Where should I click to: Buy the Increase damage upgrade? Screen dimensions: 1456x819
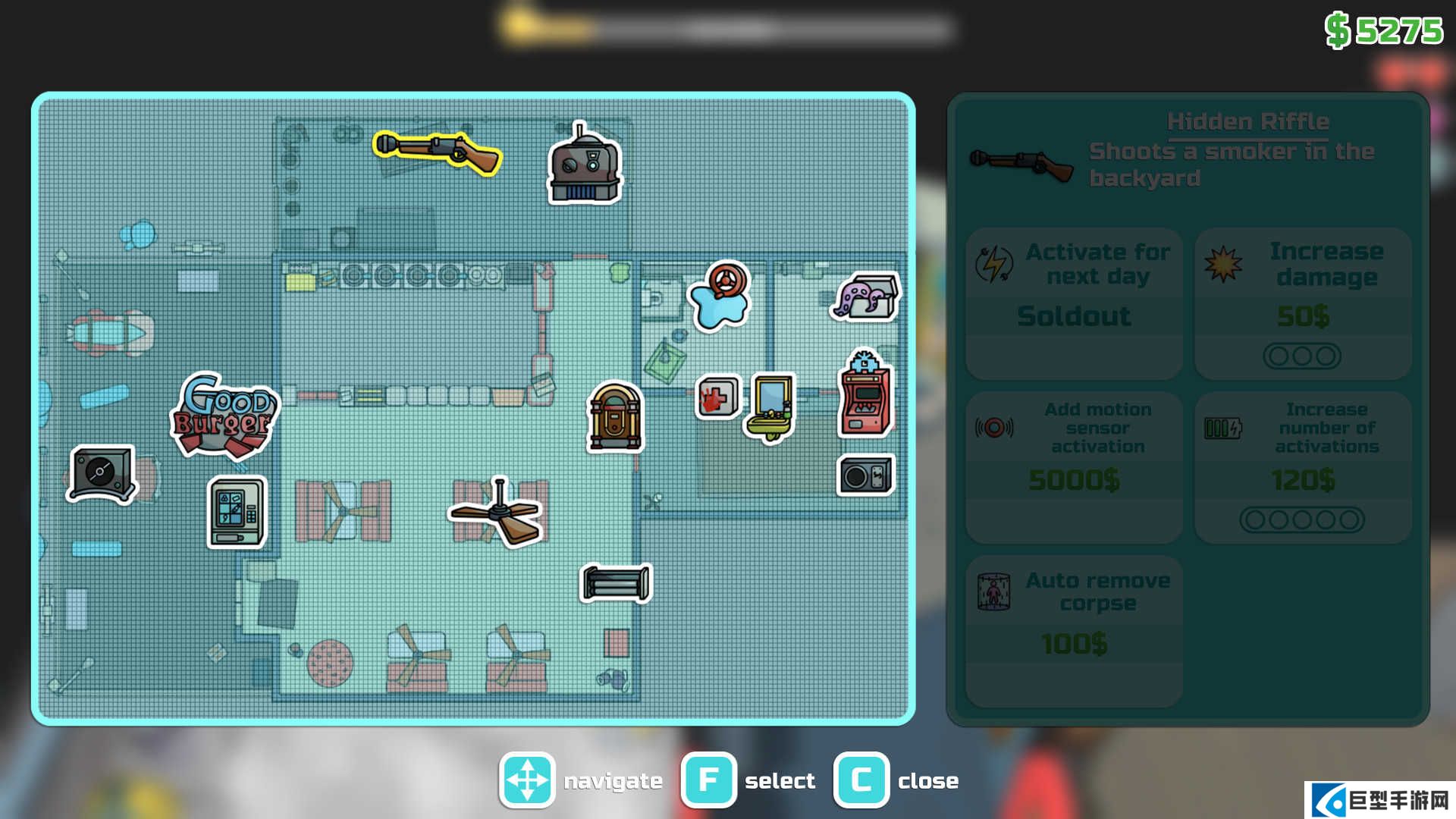[1302, 303]
